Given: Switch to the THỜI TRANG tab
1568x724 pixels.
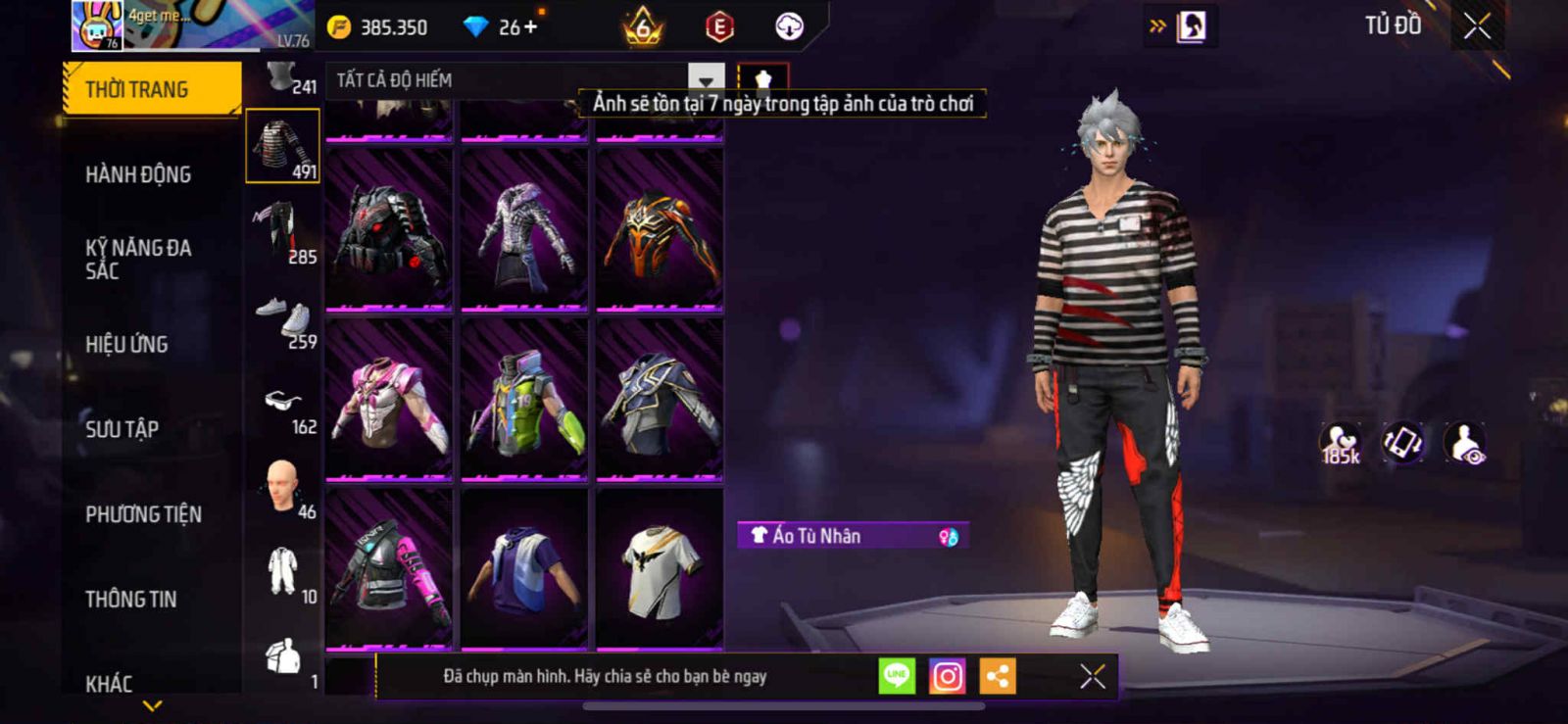Looking at the screenshot, I should click(x=151, y=89).
